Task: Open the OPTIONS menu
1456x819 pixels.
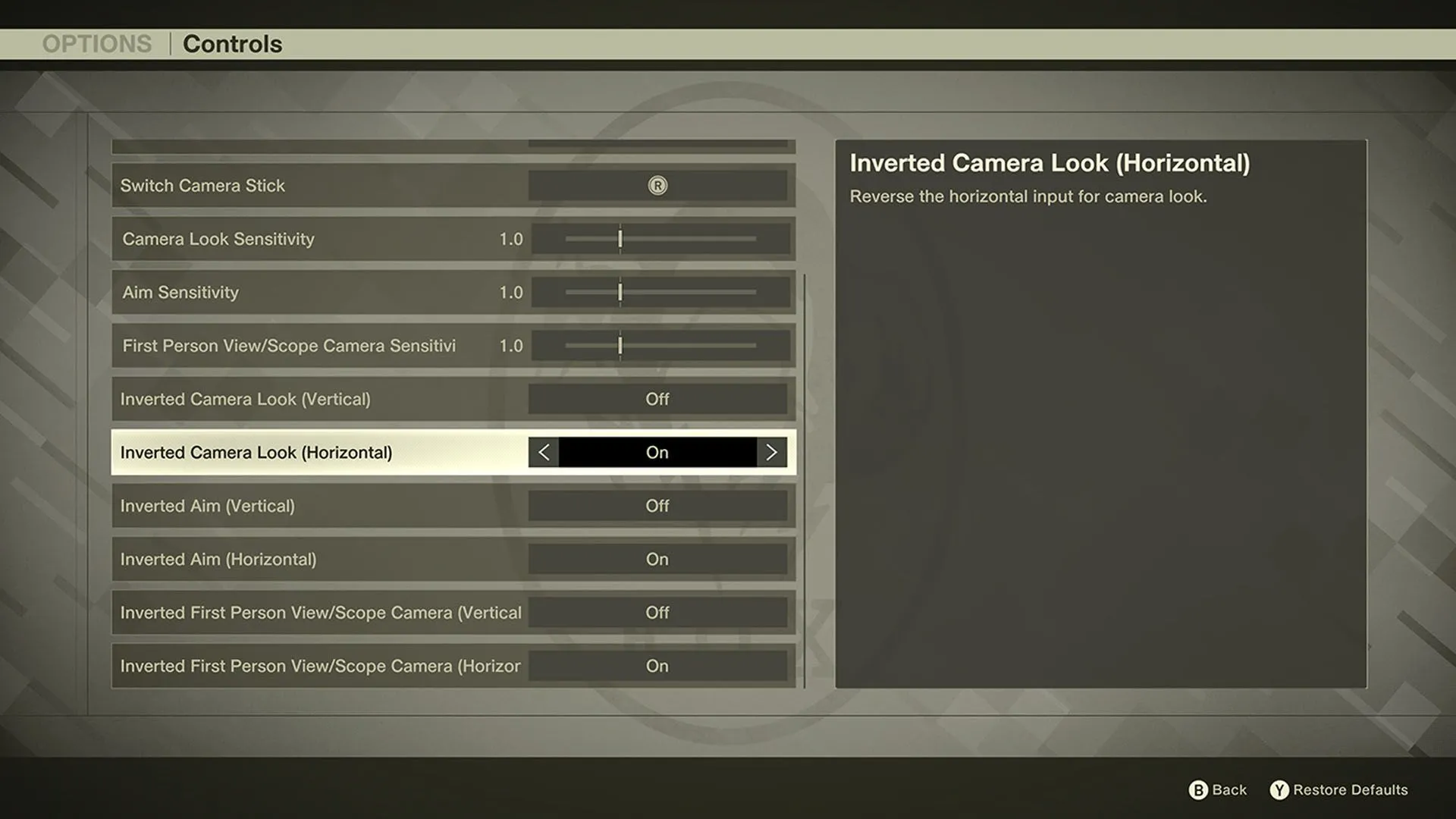Action: point(98,43)
